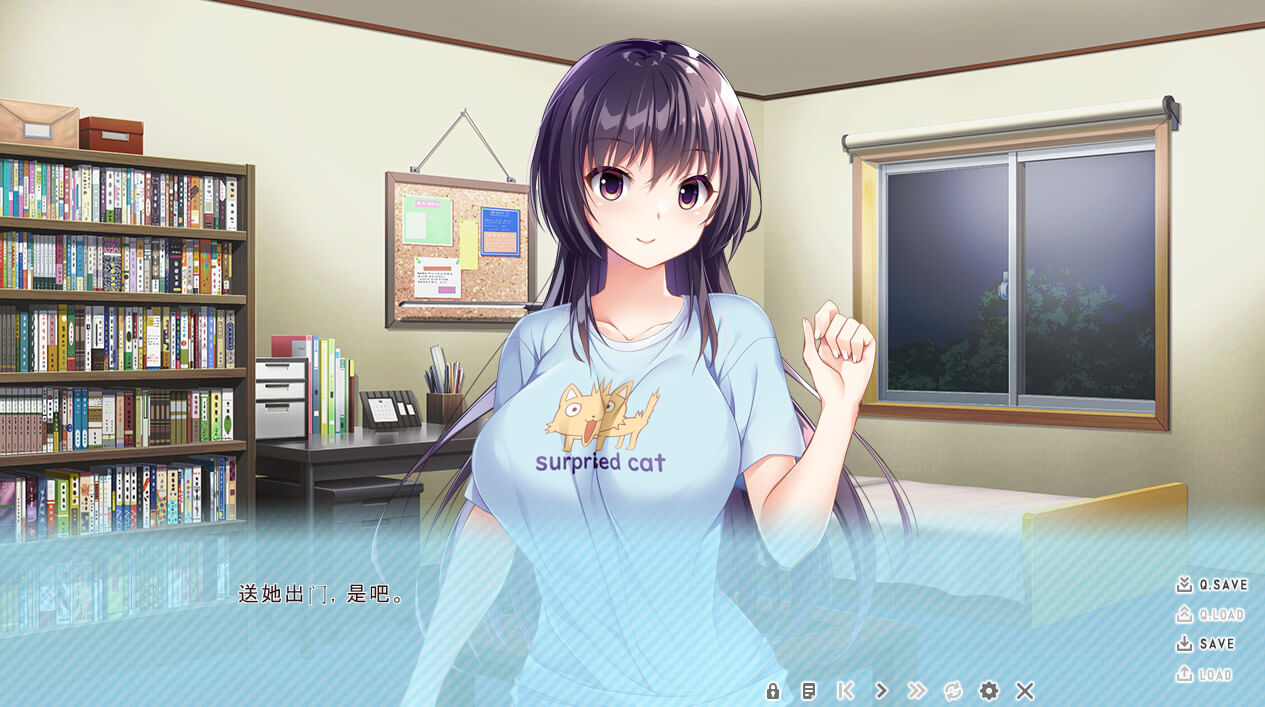Open the SAVE menu
Screen dimensions: 1265x707
1205,644
